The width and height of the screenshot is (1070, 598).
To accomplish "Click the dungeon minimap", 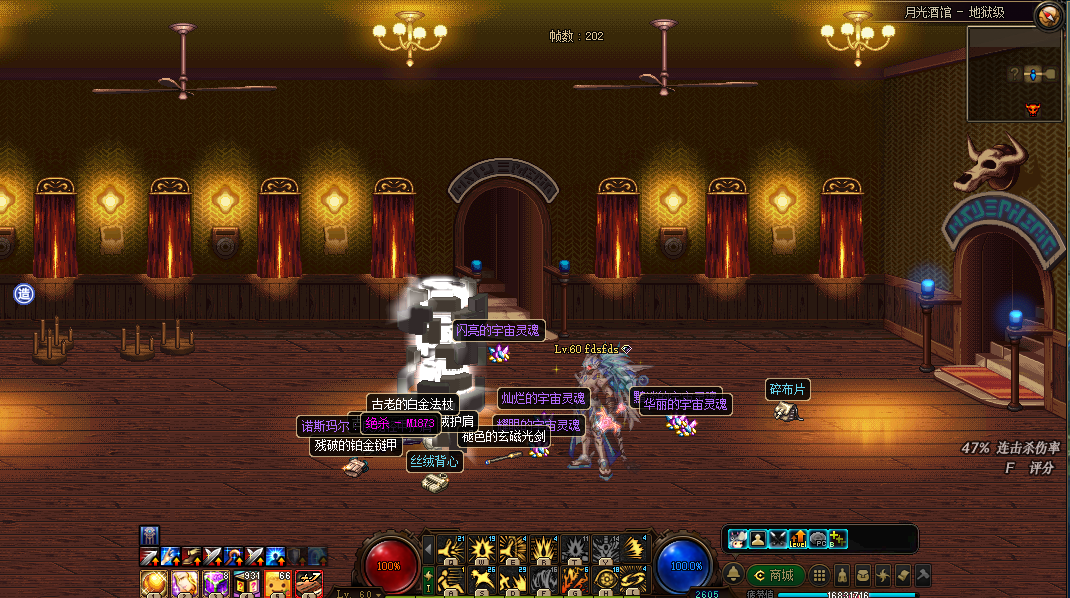I will pos(1014,72).
